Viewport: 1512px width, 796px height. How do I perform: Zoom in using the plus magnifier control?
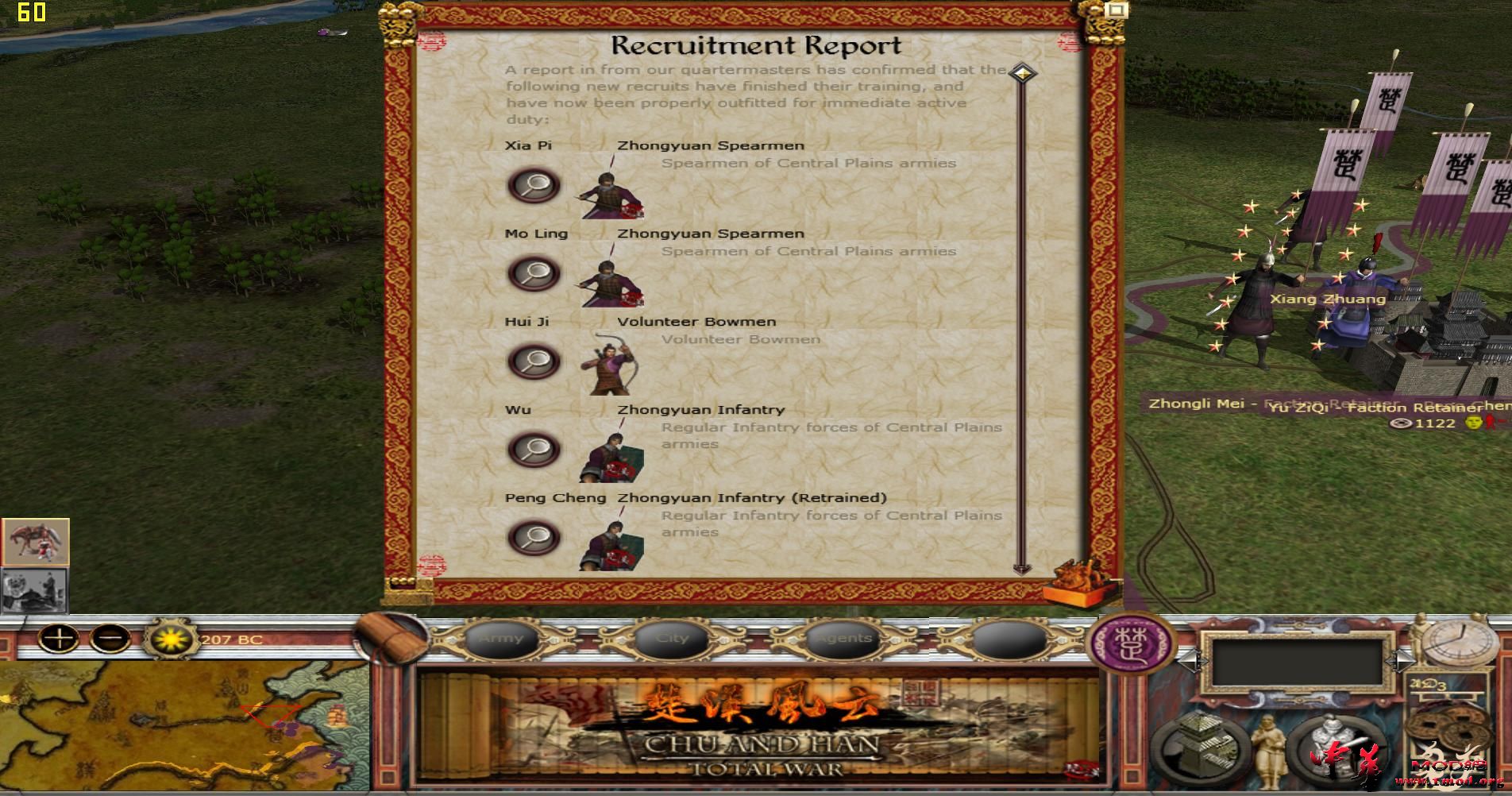point(60,637)
